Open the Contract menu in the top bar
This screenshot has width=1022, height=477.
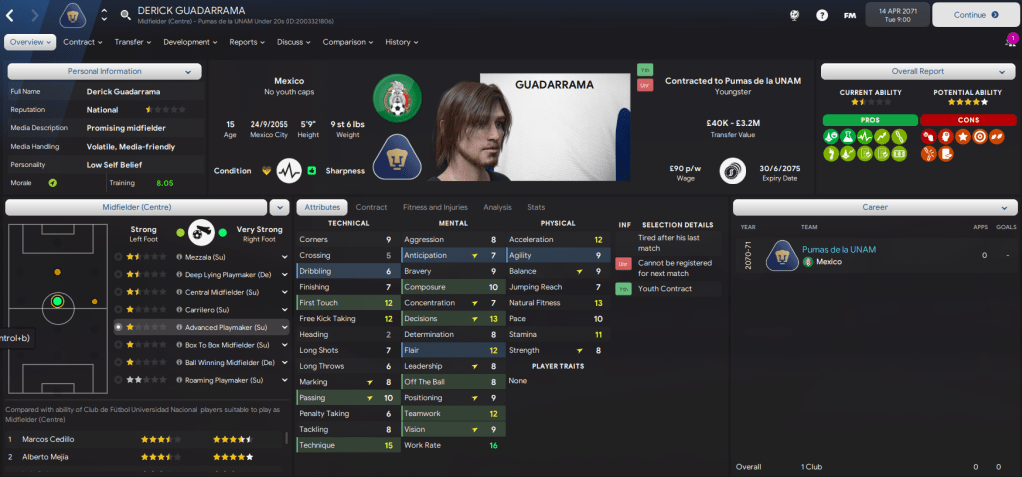click(x=82, y=42)
